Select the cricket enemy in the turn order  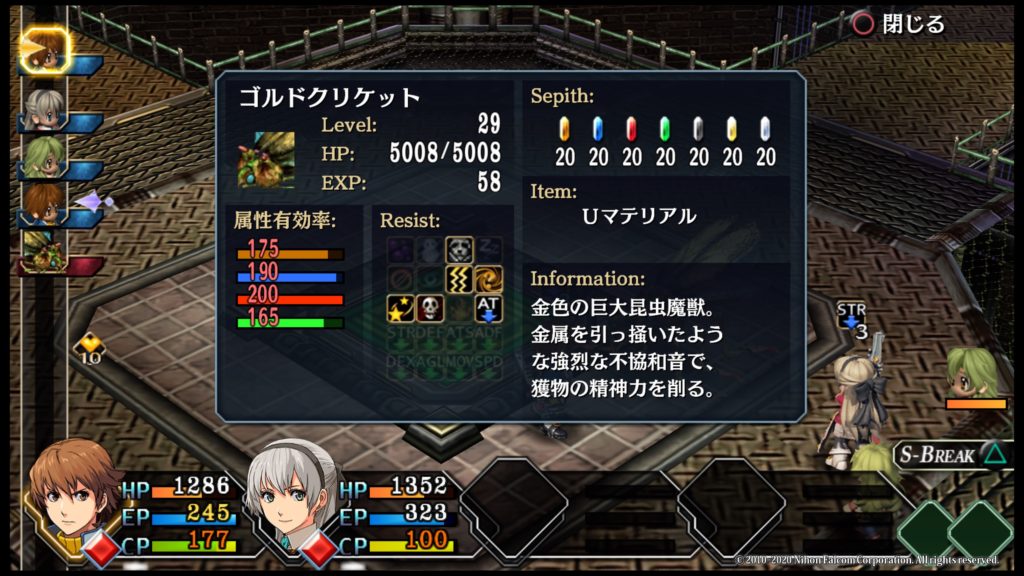(x=44, y=252)
